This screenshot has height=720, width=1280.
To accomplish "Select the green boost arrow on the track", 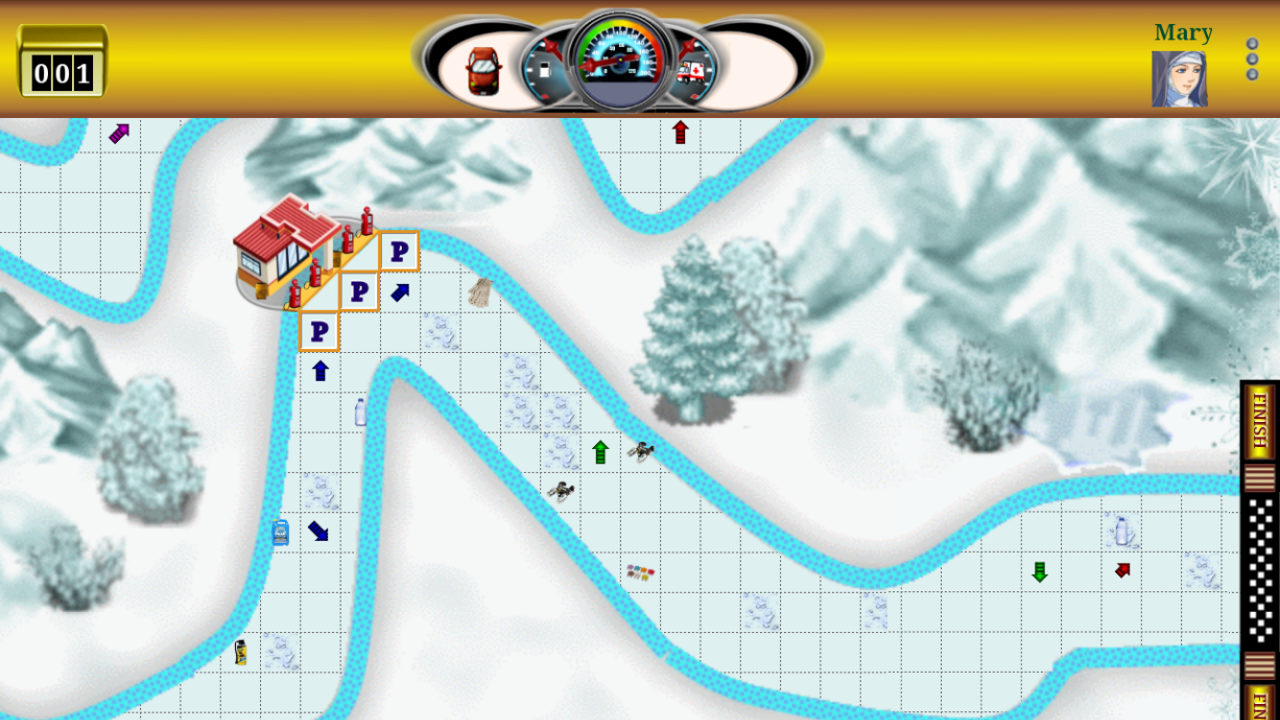I will click(x=599, y=452).
